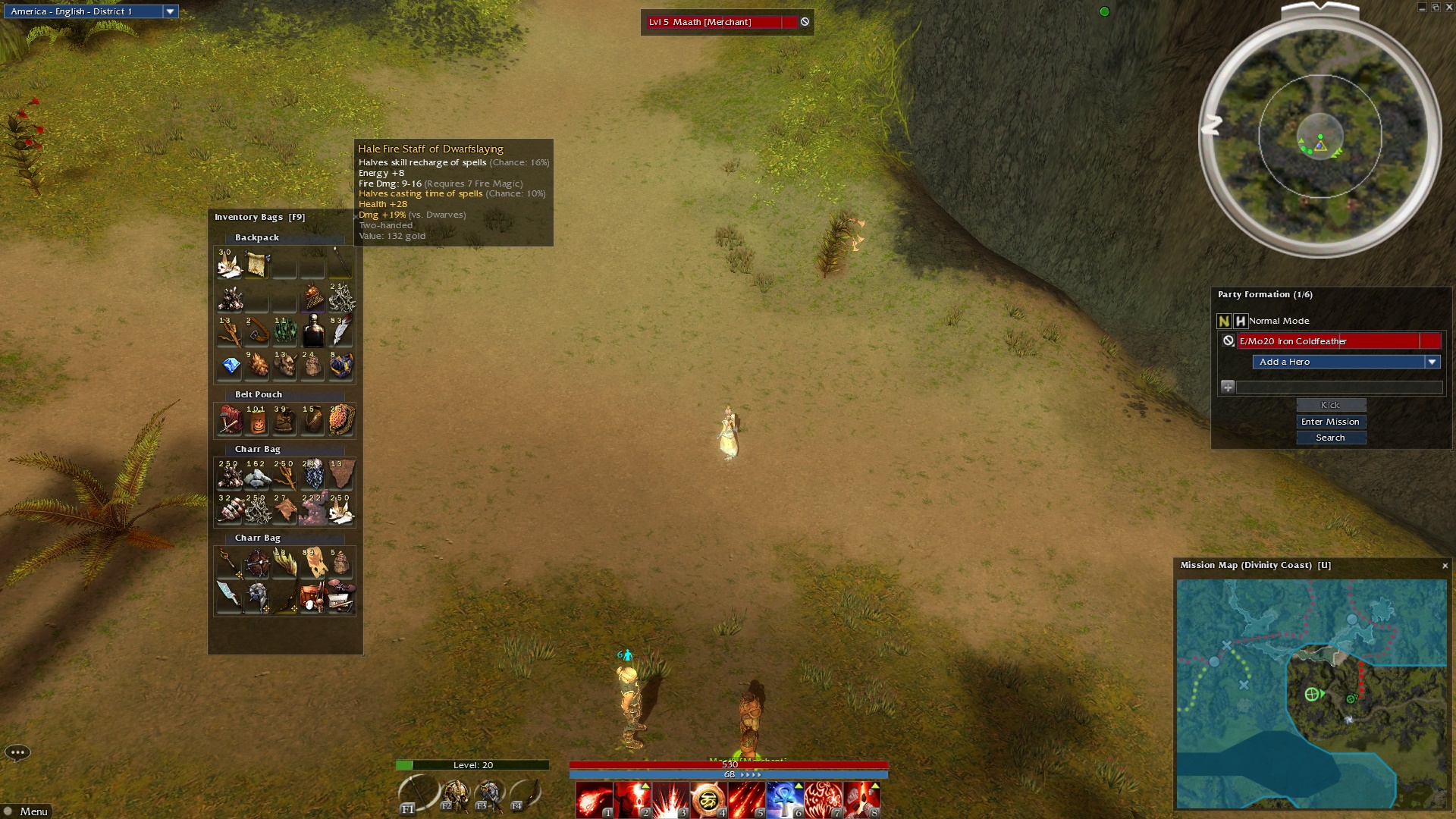The width and height of the screenshot is (1456, 819).
Task: Close the Mission Map window
Action: [1445, 566]
